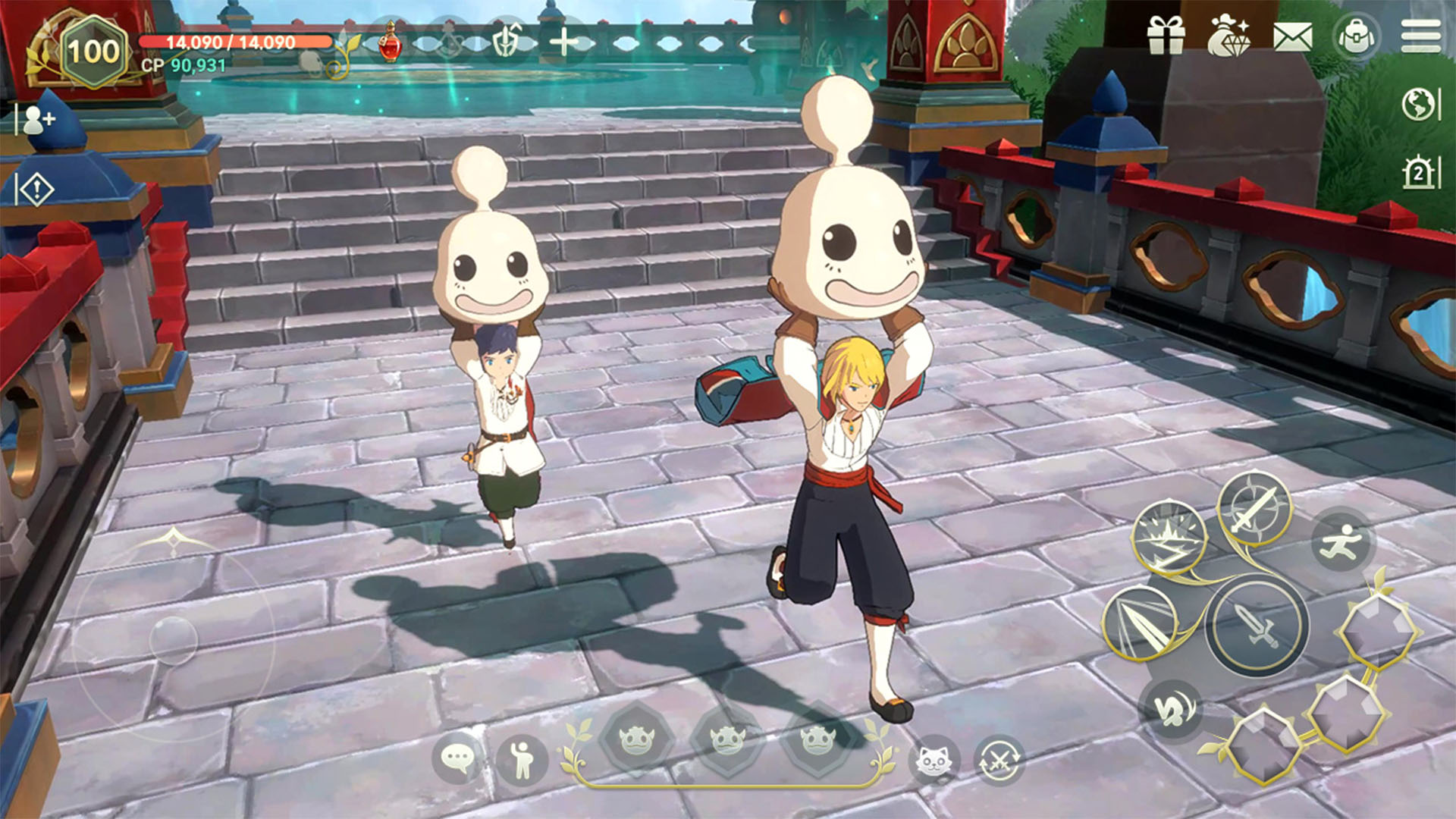The image size is (1456, 819).
Task: Tap the cat face icon
Action: point(934,759)
